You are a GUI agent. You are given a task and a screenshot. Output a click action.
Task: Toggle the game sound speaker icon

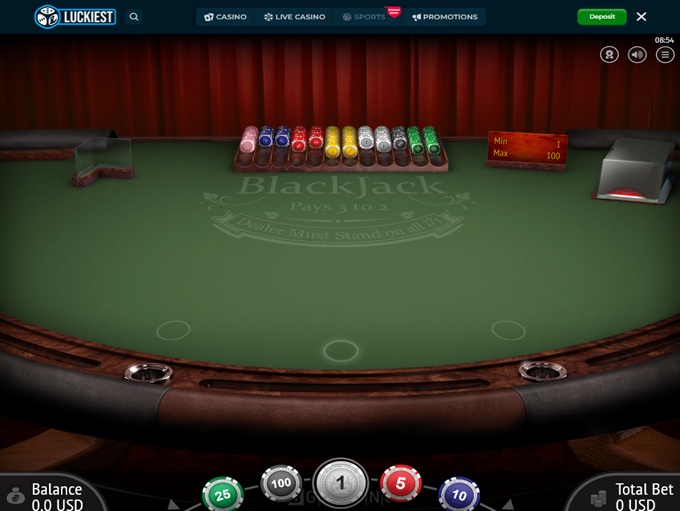point(637,54)
